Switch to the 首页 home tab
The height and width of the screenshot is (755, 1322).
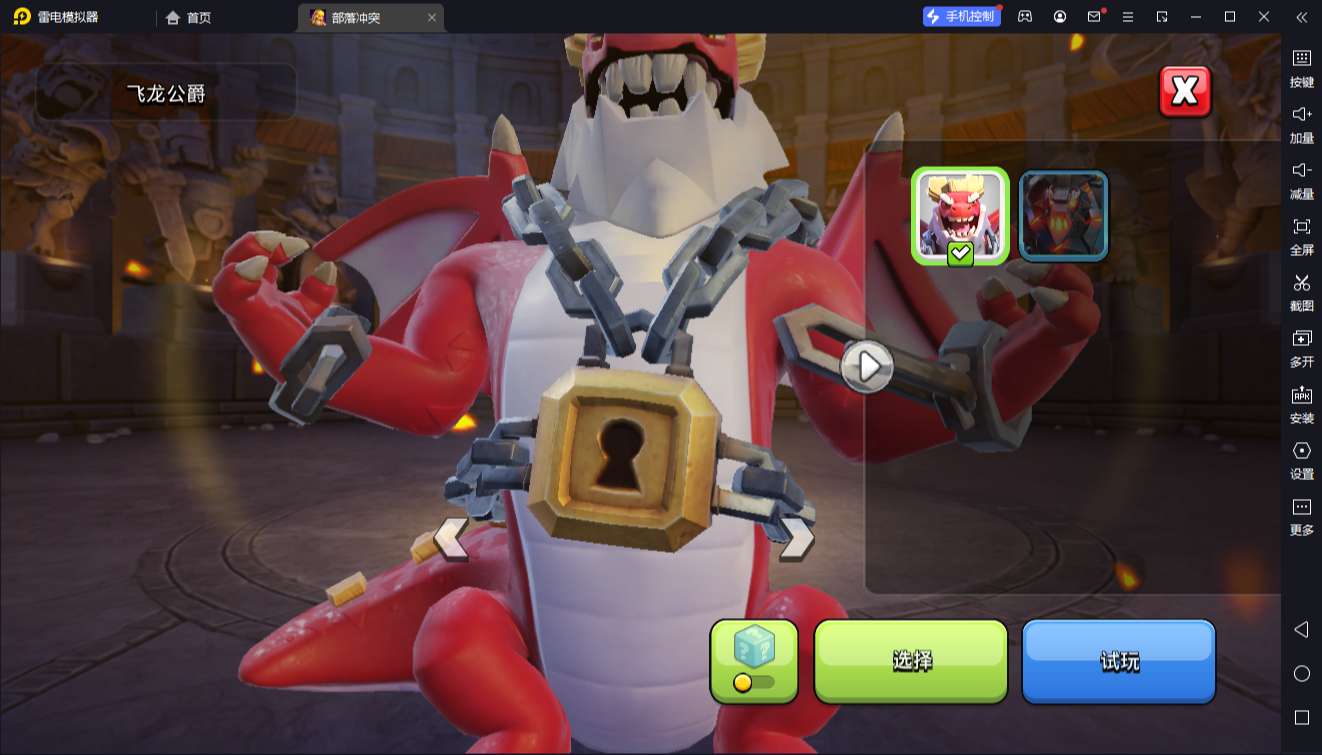tap(188, 17)
